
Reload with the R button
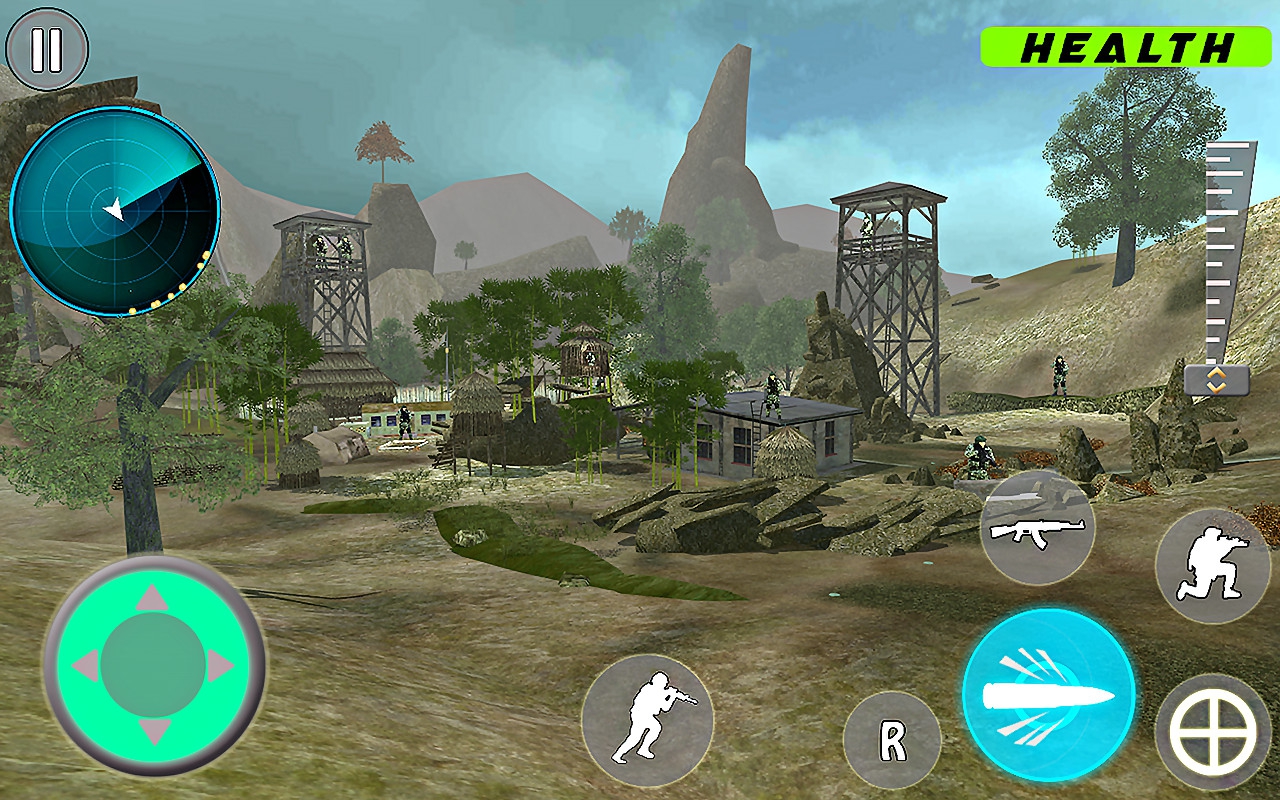coord(892,741)
